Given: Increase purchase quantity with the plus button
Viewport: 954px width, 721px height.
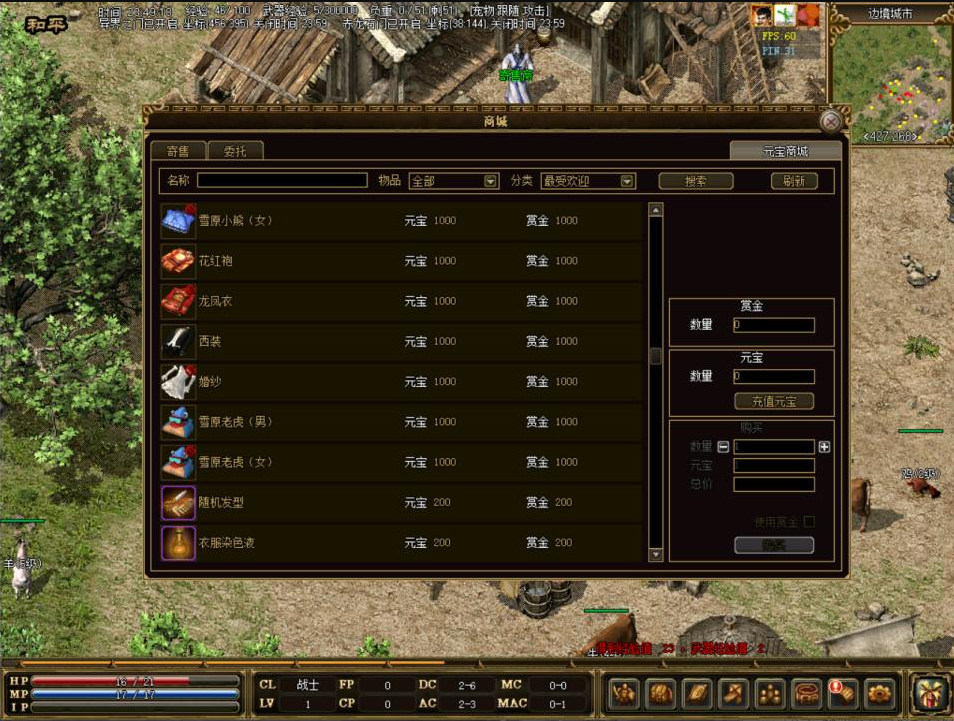Looking at the screenshot, I should 824,447.
